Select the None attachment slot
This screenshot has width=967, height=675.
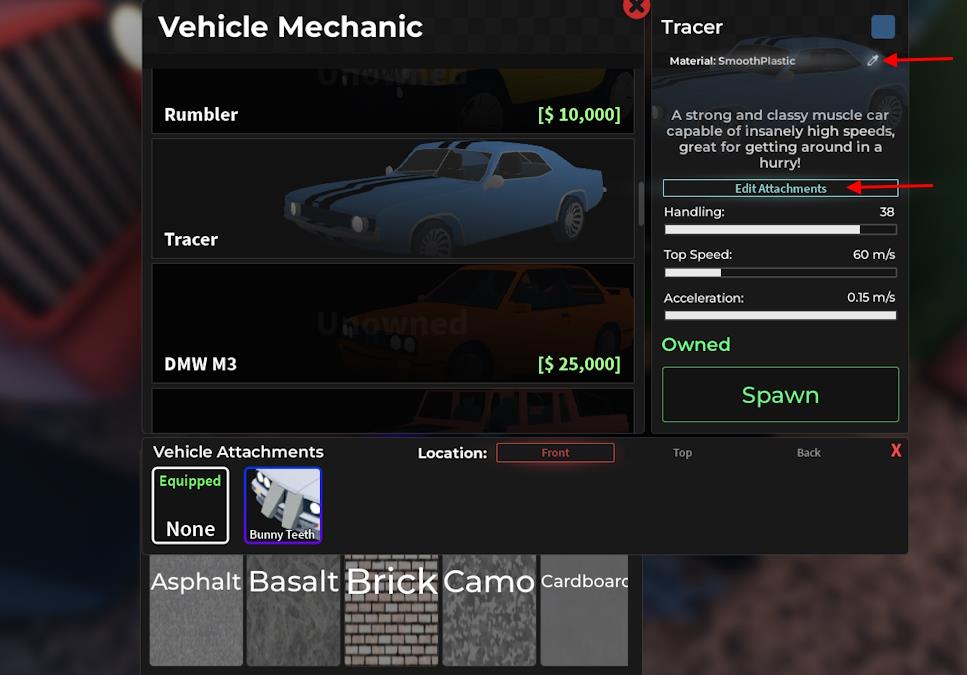coord(191,505)
